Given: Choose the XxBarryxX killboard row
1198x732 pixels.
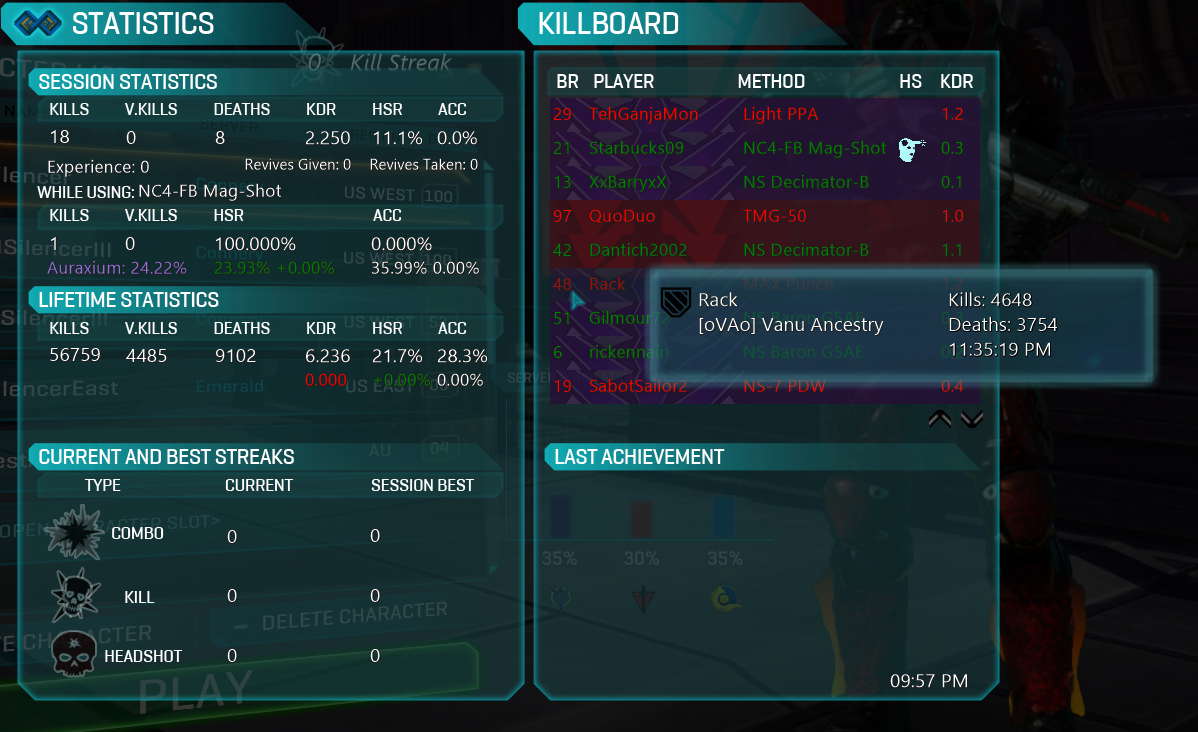Looking at the screenshot, I should point(628,182).
